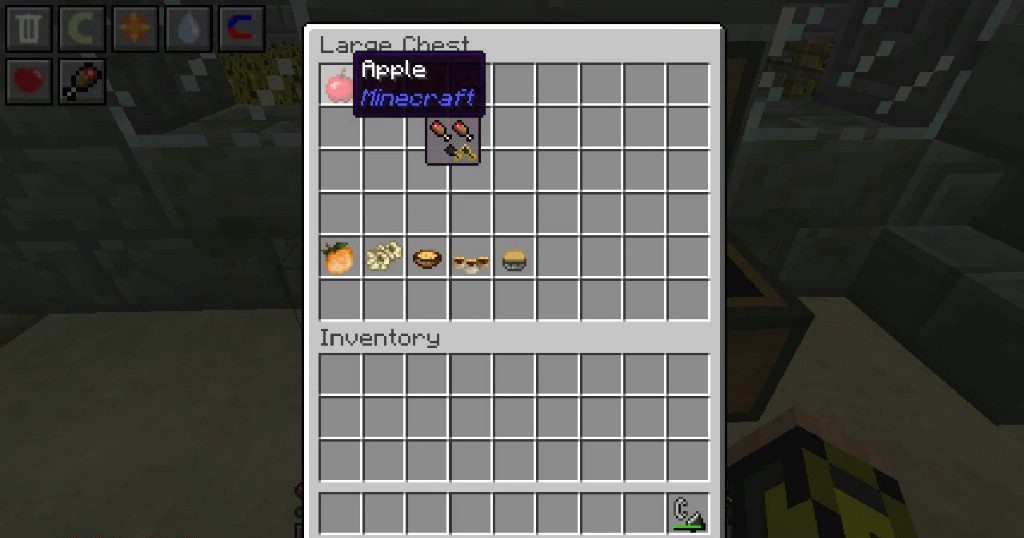Select the hamburger in the chest
This screenshot has height=538, width=1024.
click(514, 260)
